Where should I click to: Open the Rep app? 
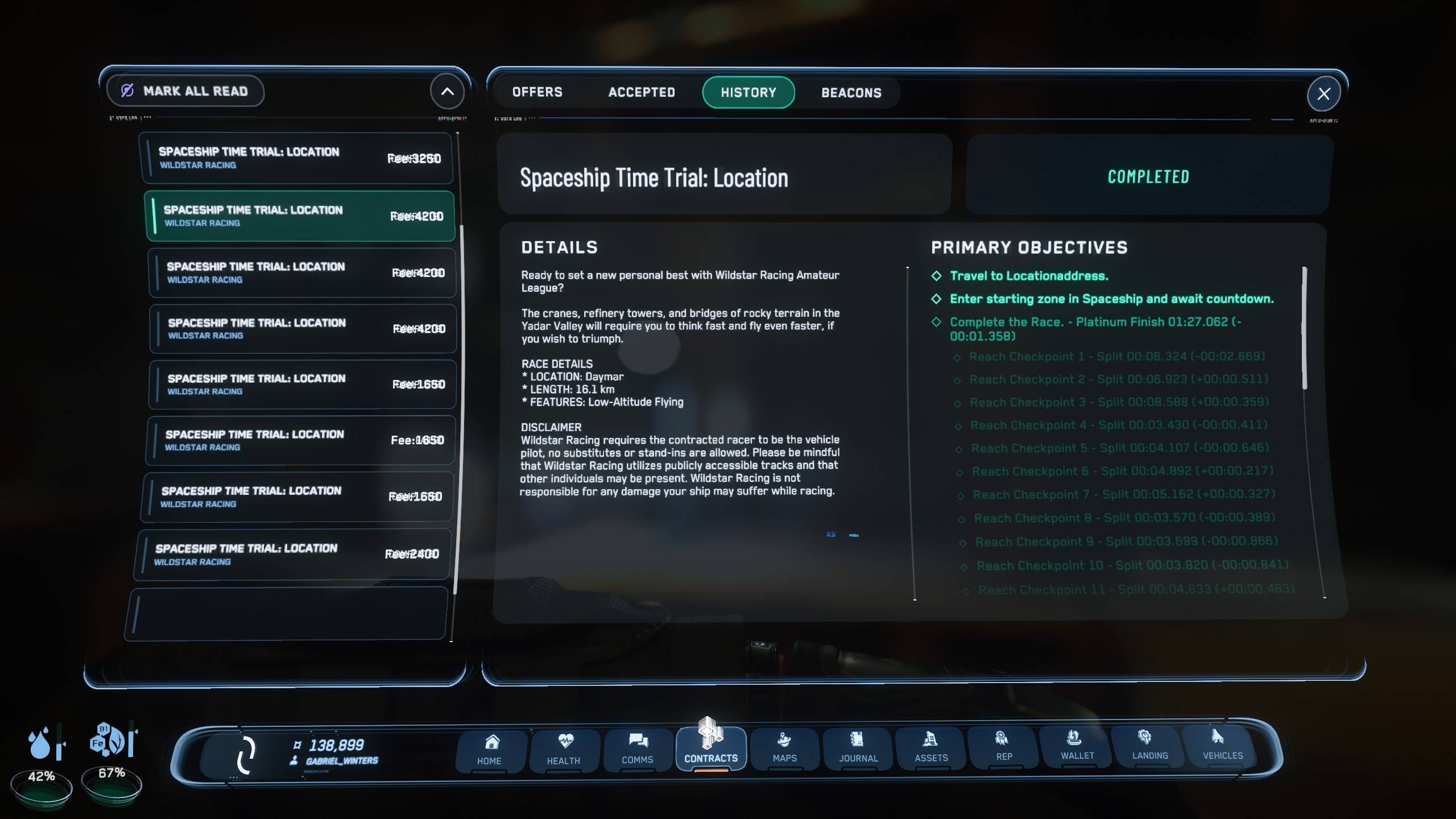coord(1004,746)
